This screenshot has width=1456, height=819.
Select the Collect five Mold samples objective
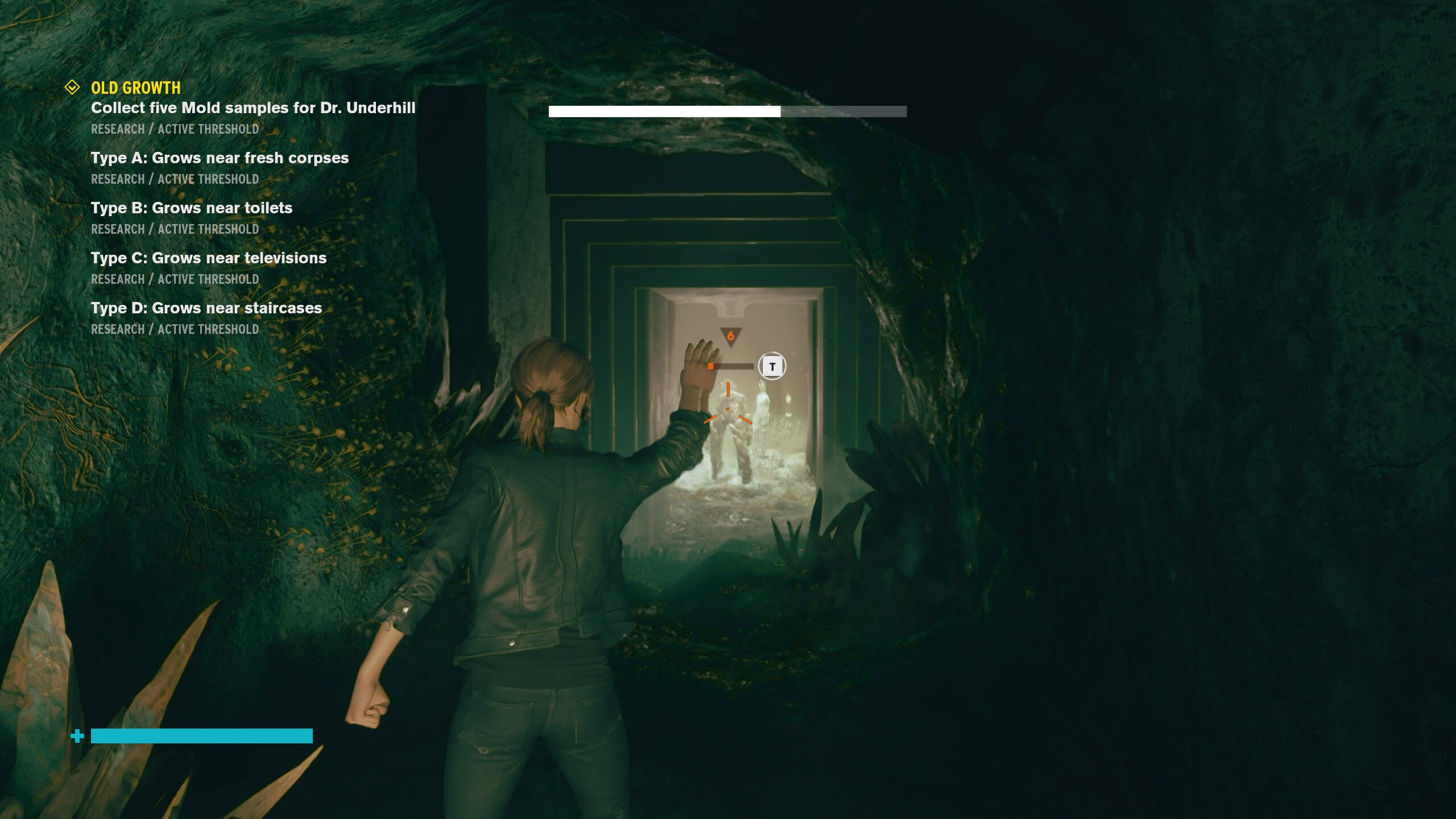tap(253, 108)
